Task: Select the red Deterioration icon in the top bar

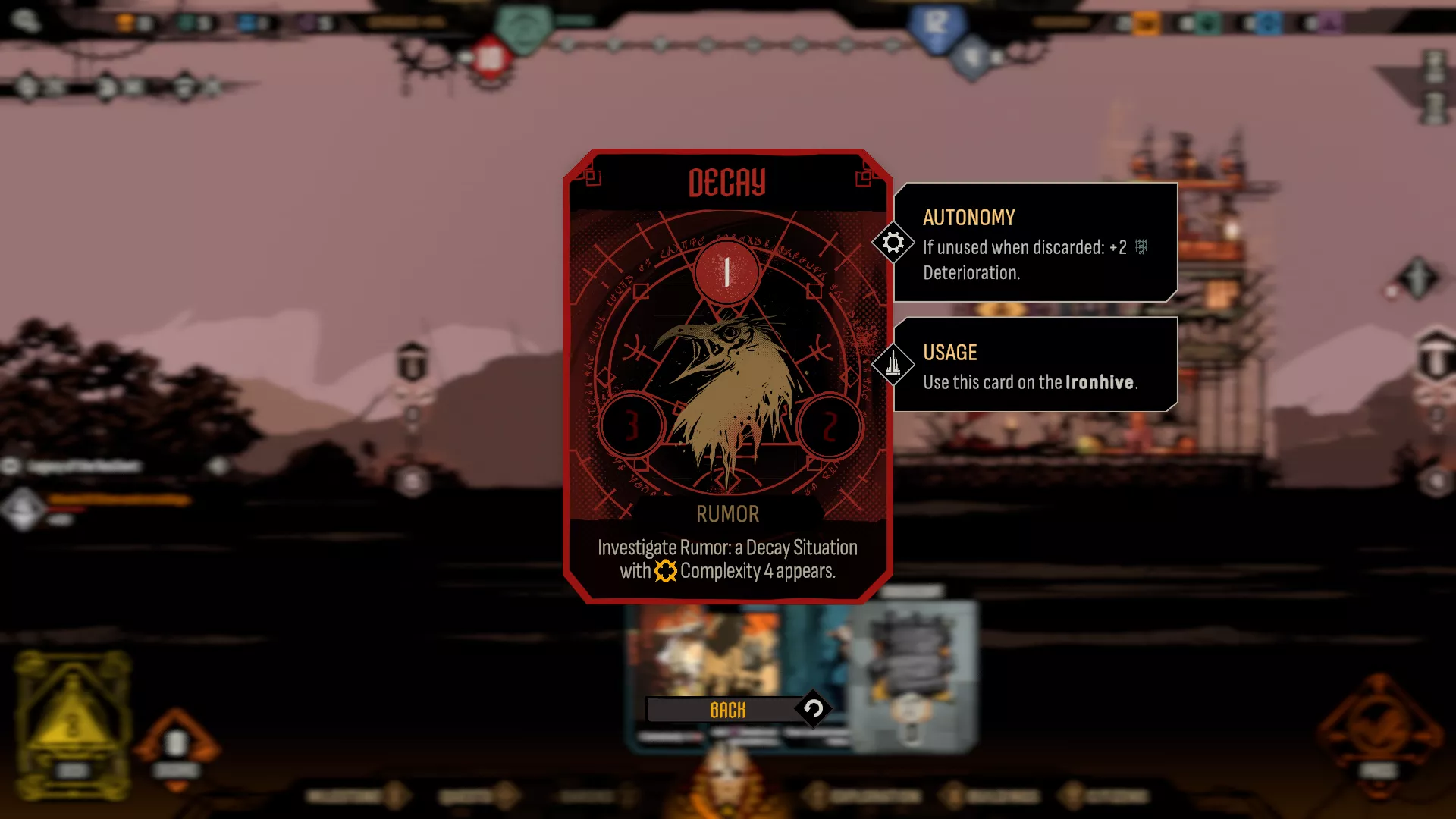Action: [x=489, y=57]
